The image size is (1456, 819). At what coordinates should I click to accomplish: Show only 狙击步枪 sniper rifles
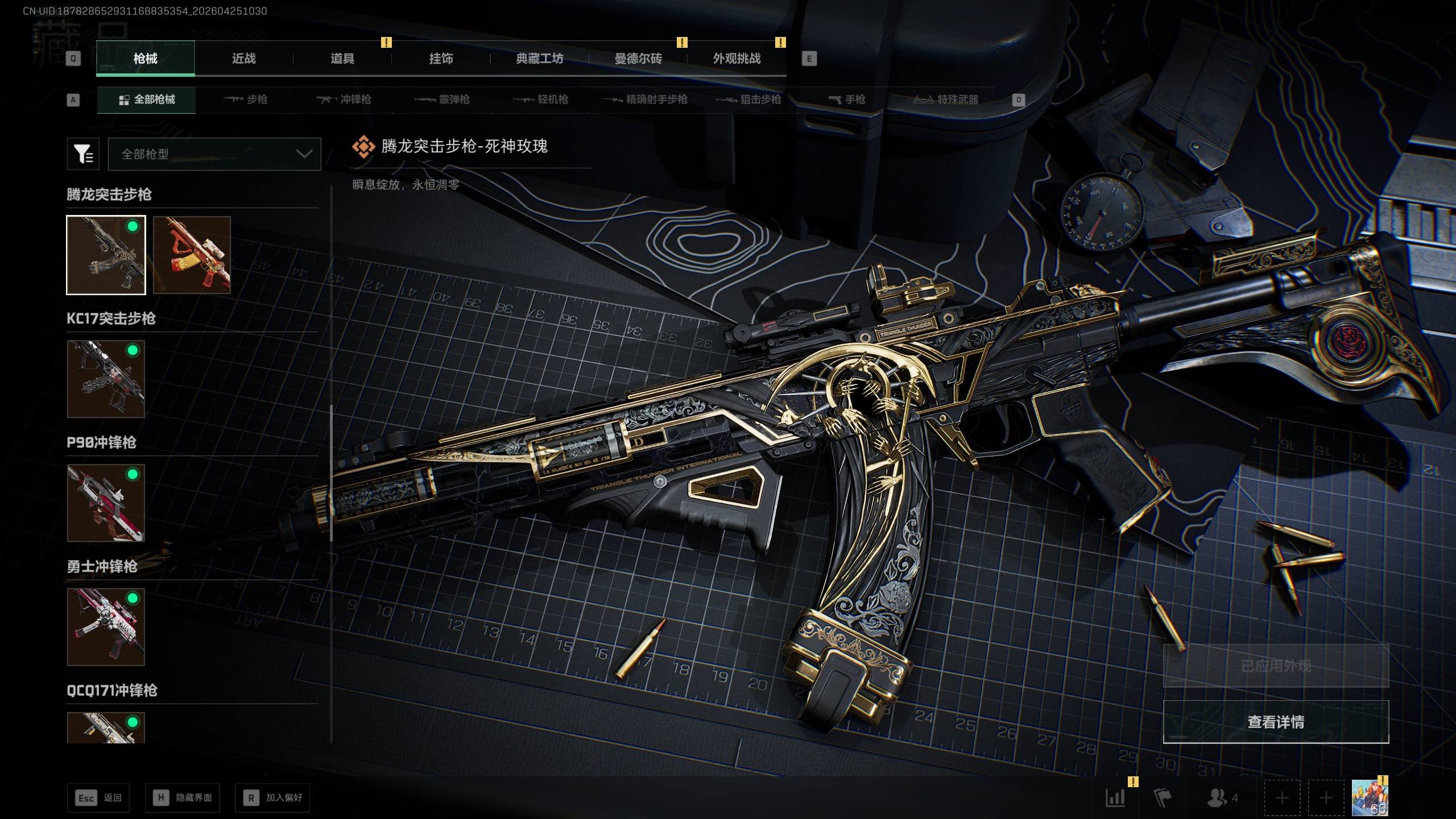tap(748, 100)
